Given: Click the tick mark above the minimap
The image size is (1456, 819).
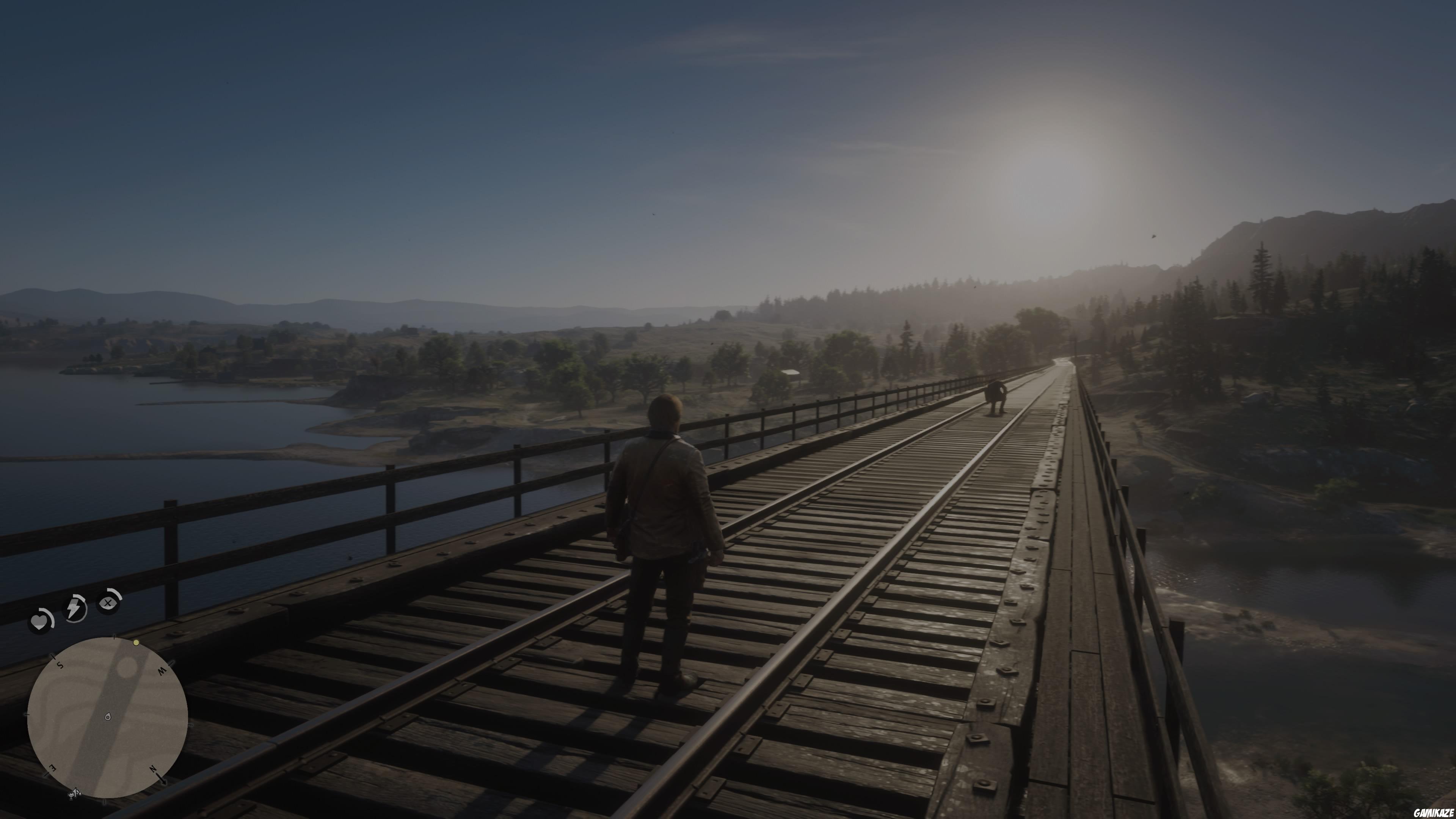Looking at the screenshot, I should point(114,637).
